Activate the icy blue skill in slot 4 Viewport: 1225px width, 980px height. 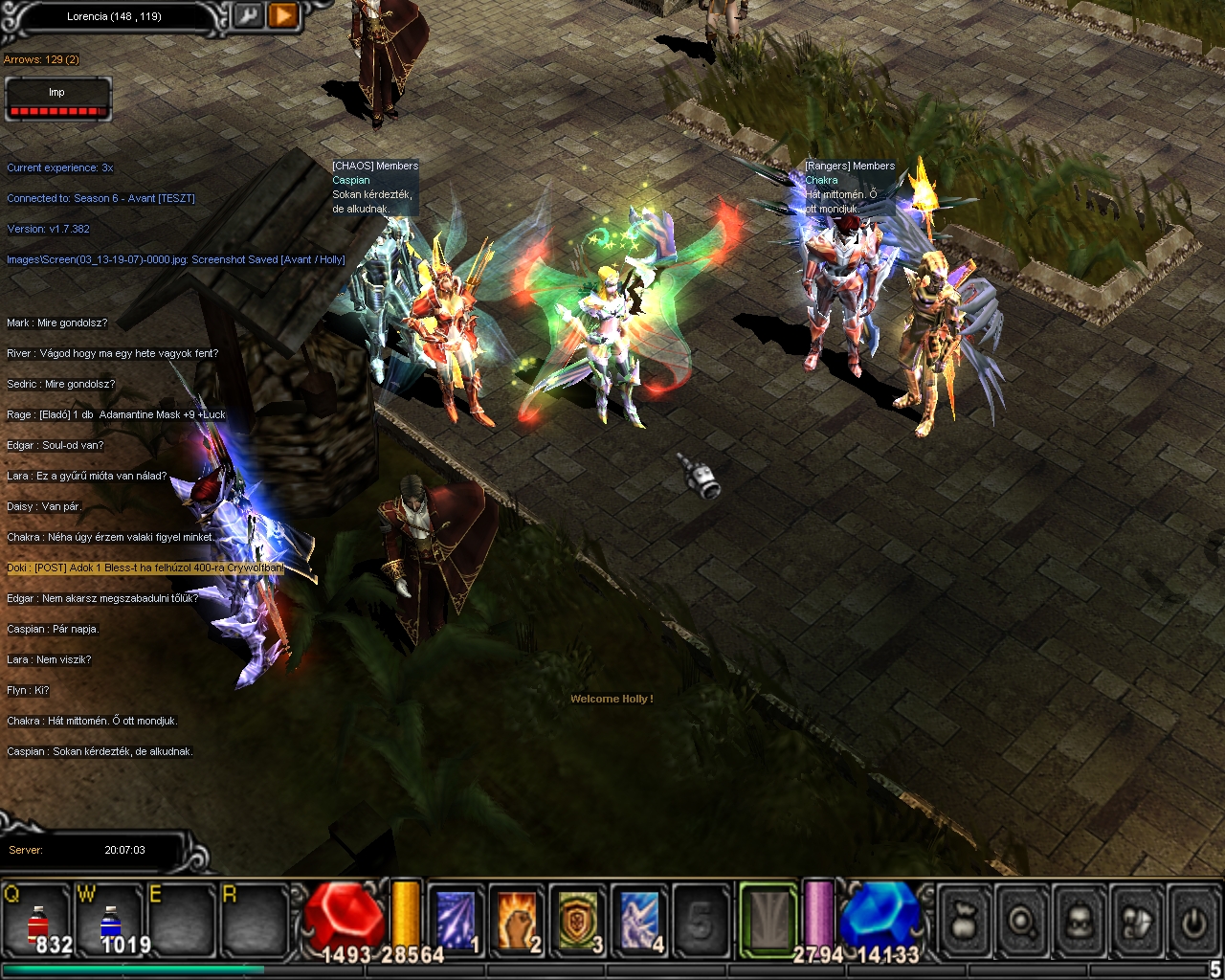click(639, 921)
